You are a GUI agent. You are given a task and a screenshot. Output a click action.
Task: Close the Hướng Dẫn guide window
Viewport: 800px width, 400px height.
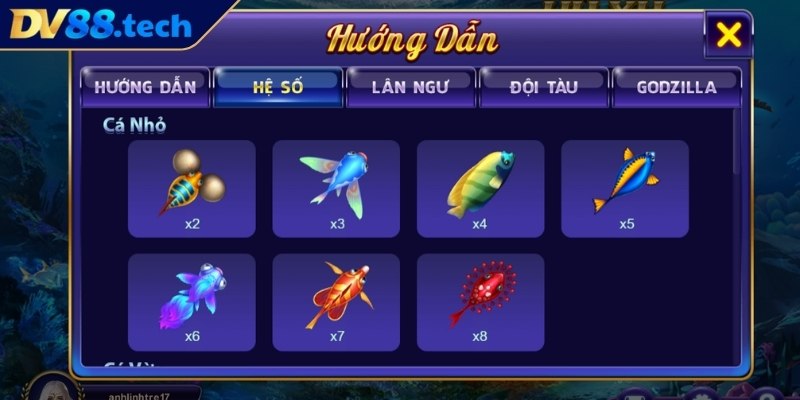click(x=730, y=35)
